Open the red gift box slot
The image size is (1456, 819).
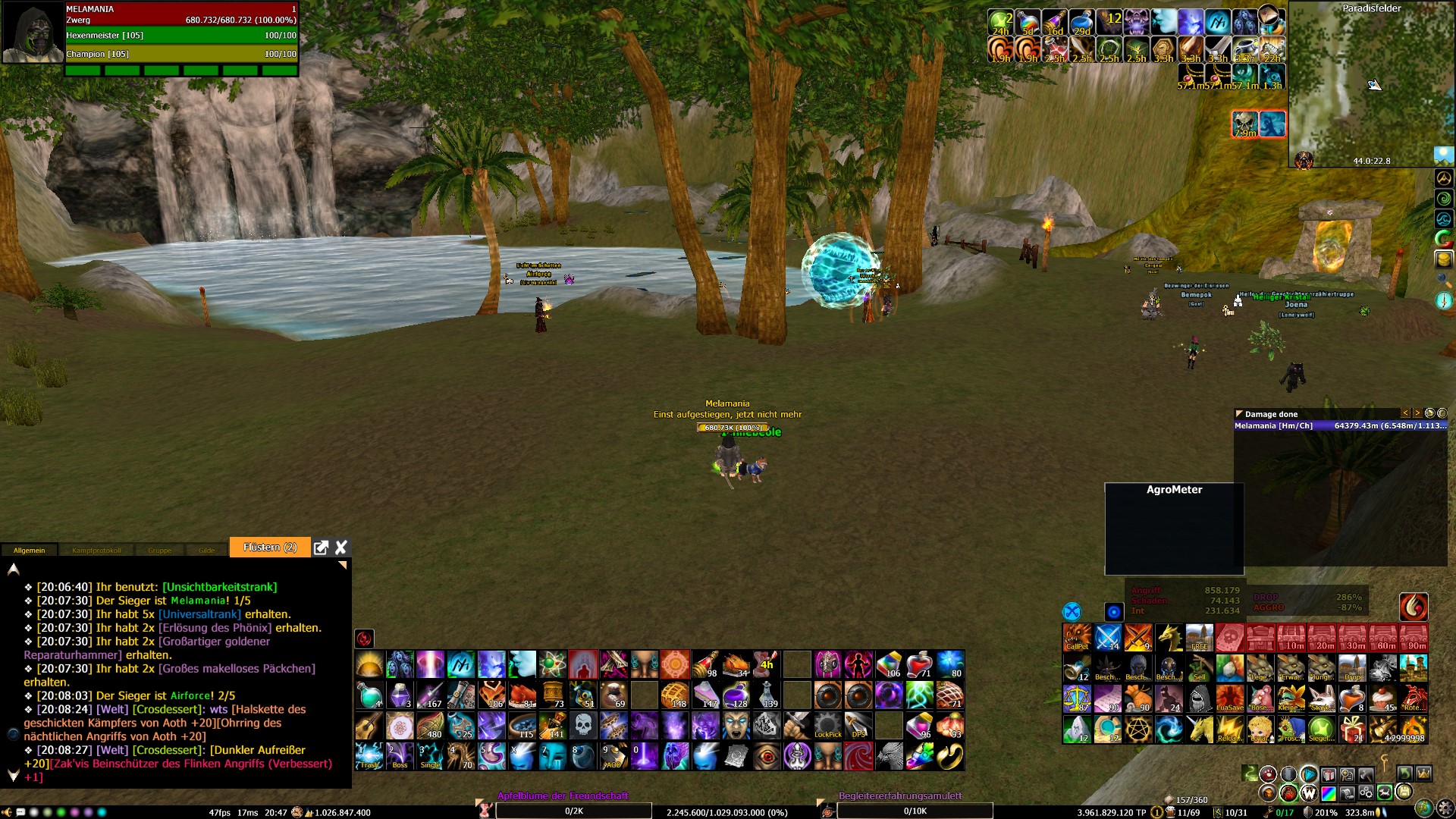[1352, 729]
